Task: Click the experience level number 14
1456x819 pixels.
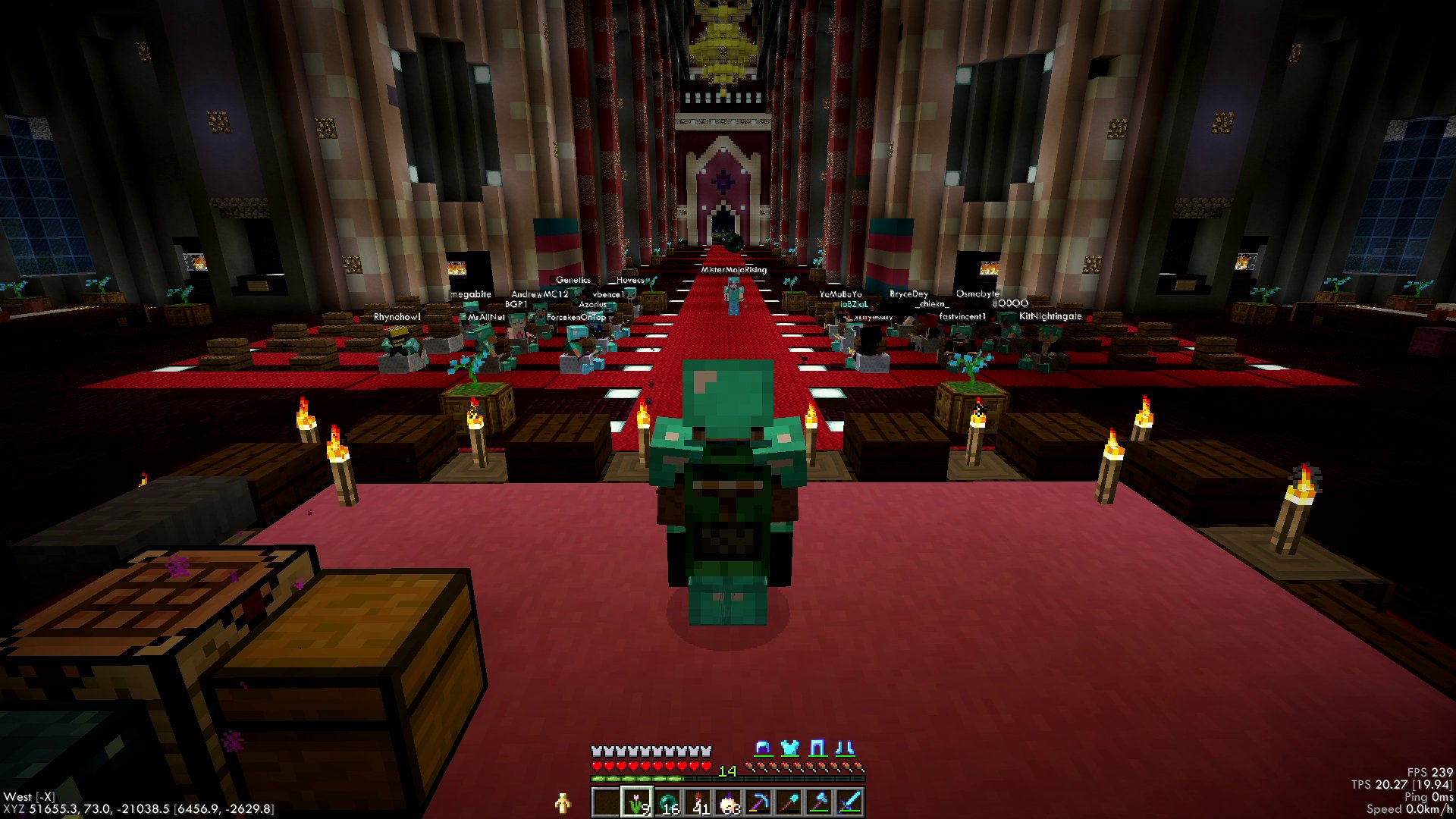Action: (727, 770)
